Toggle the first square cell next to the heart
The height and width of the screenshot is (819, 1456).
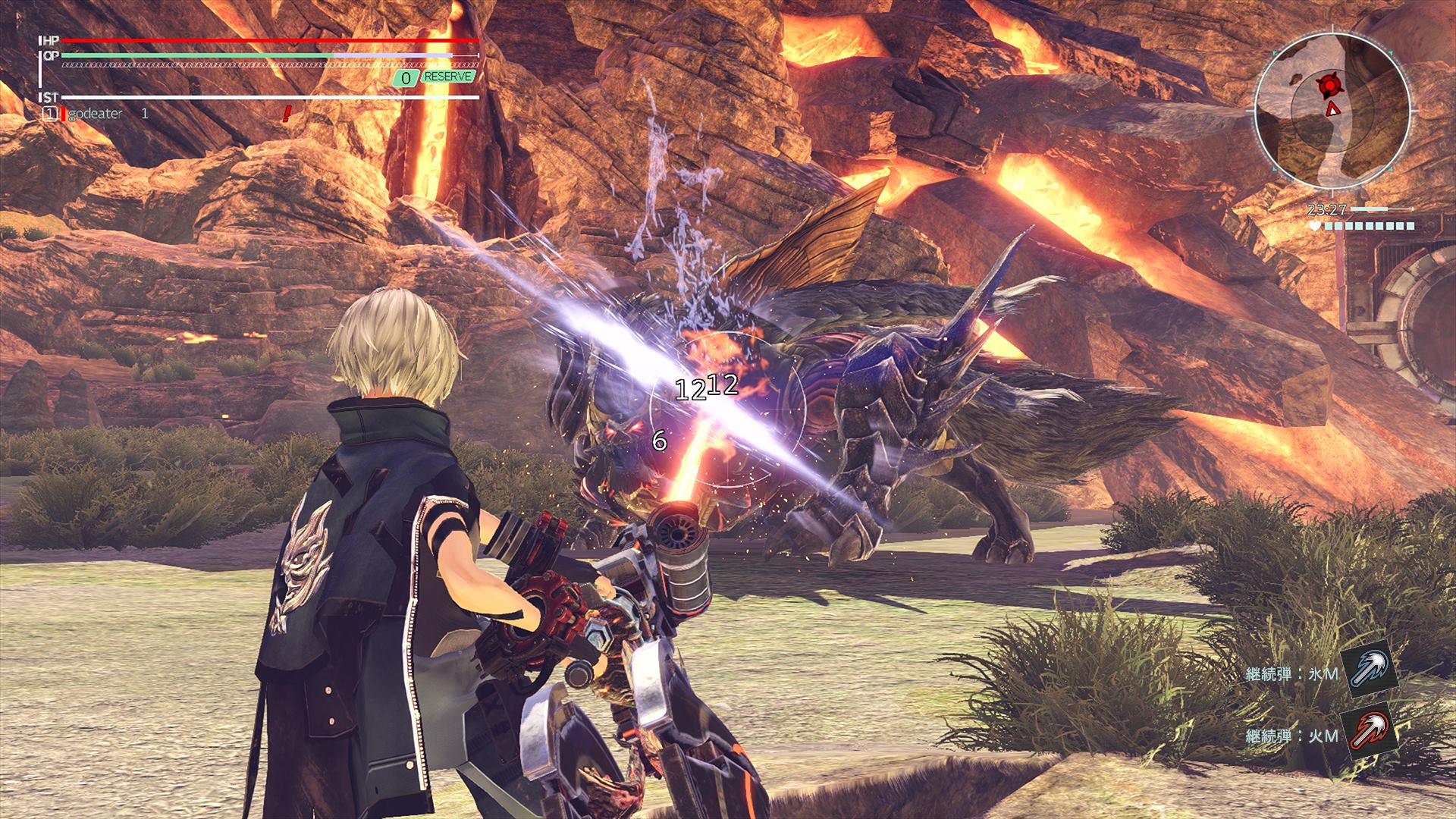[1328, 225]
